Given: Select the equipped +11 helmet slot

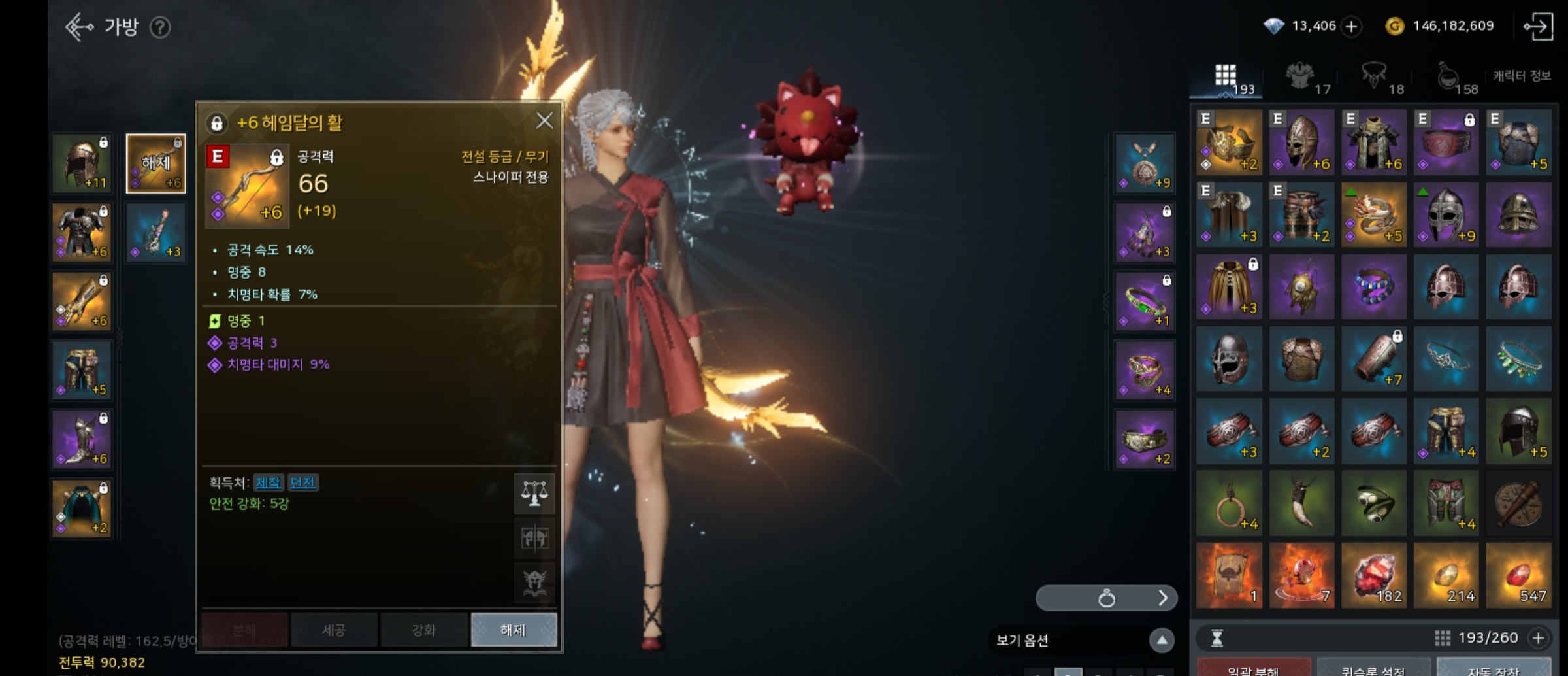Looking at the screenshot, I should [82, 163].
